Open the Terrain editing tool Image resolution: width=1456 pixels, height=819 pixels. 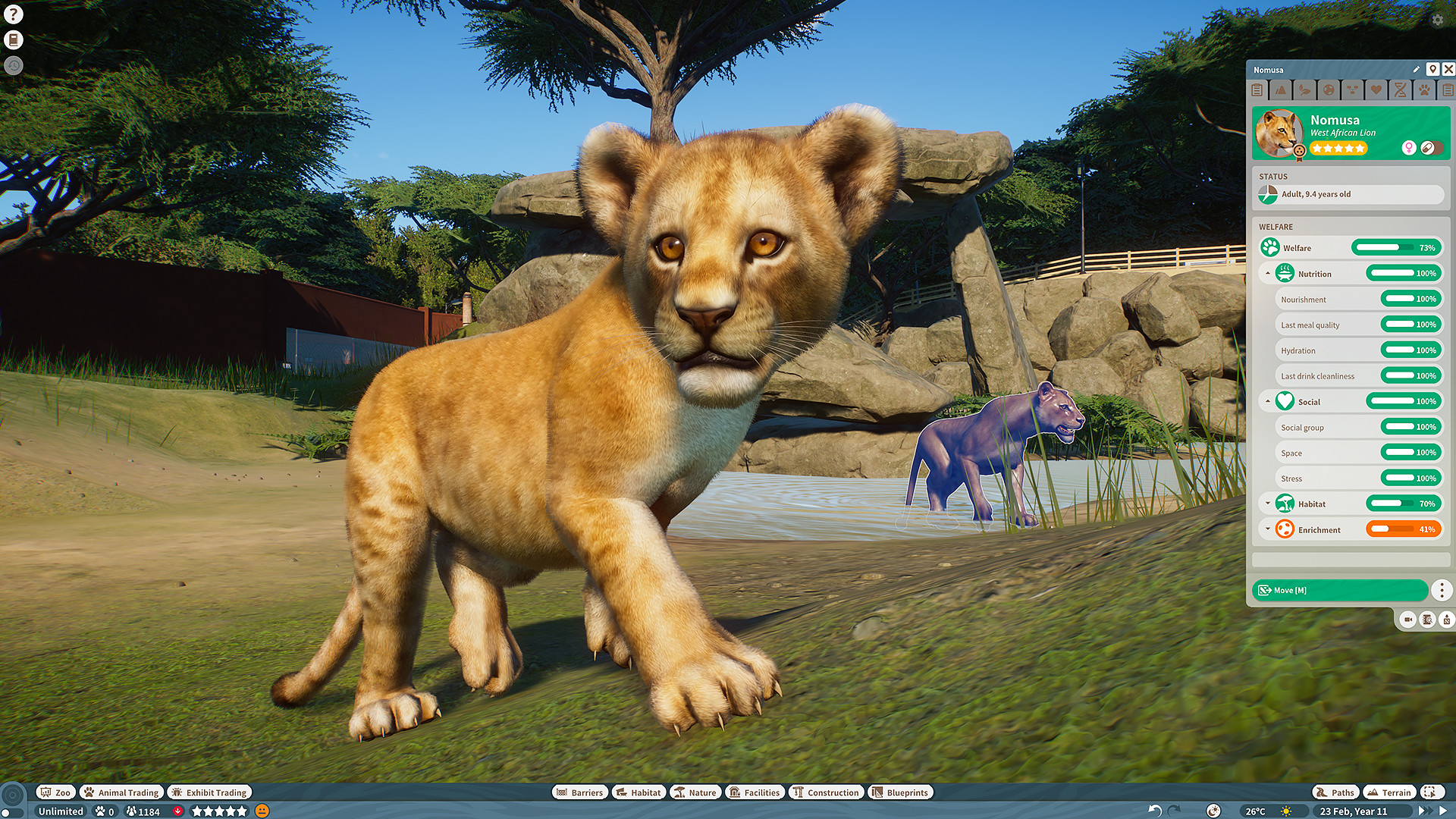(x=1389, y=792)
